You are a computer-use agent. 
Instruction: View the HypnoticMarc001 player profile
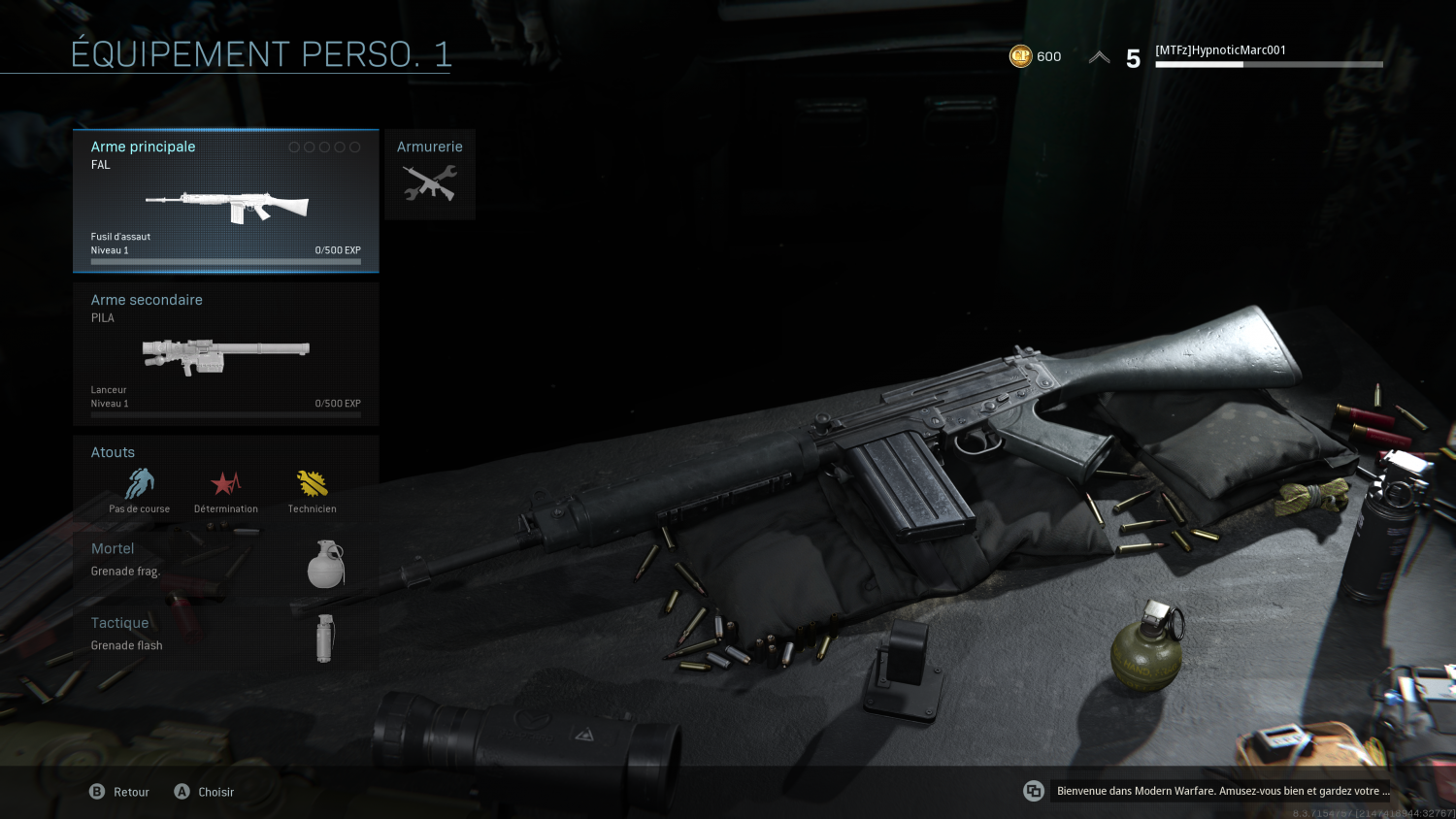pyautogui.click(x=1220, y=50)
